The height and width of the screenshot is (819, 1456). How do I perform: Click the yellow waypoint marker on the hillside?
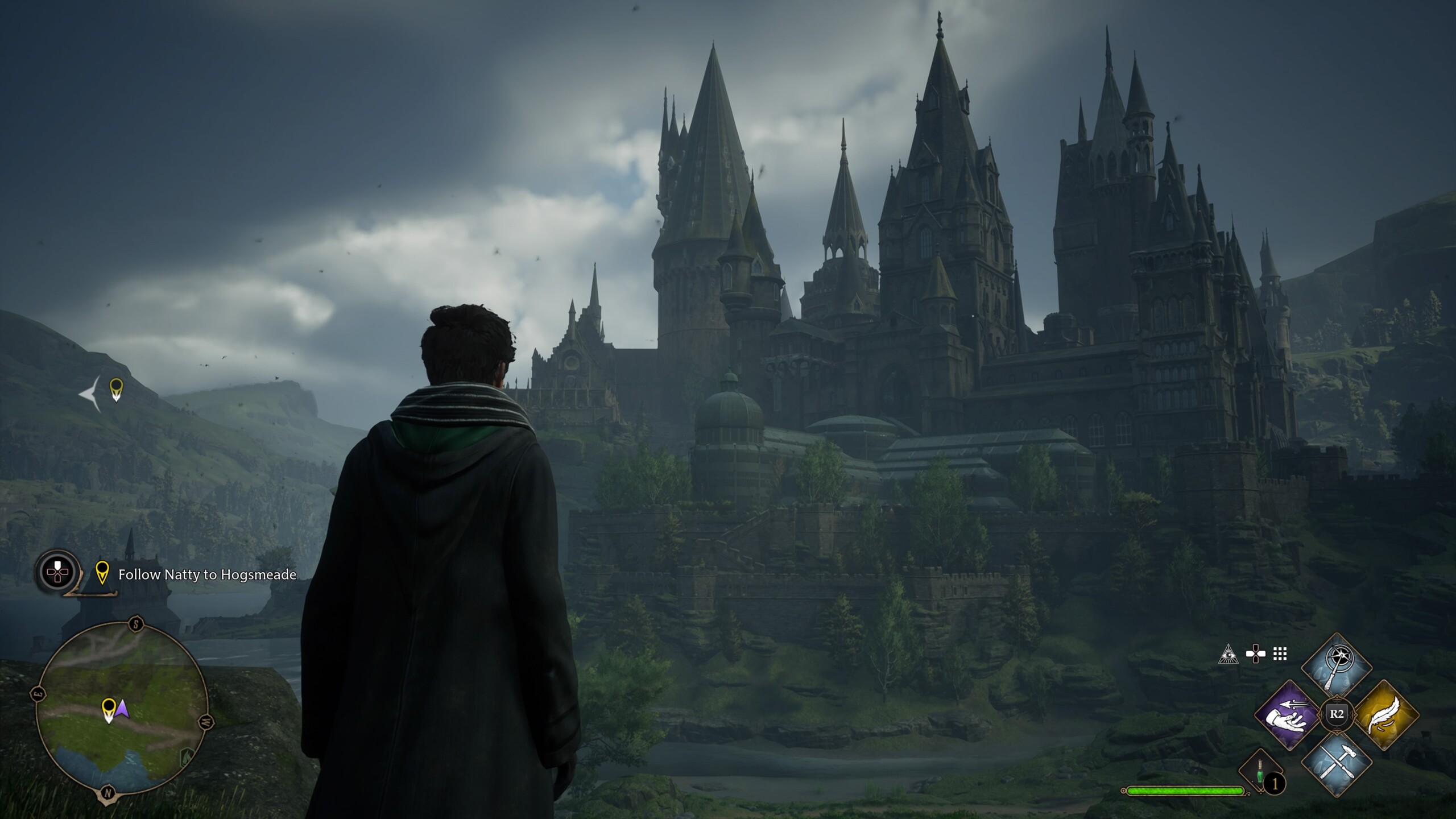pos(116,390)
